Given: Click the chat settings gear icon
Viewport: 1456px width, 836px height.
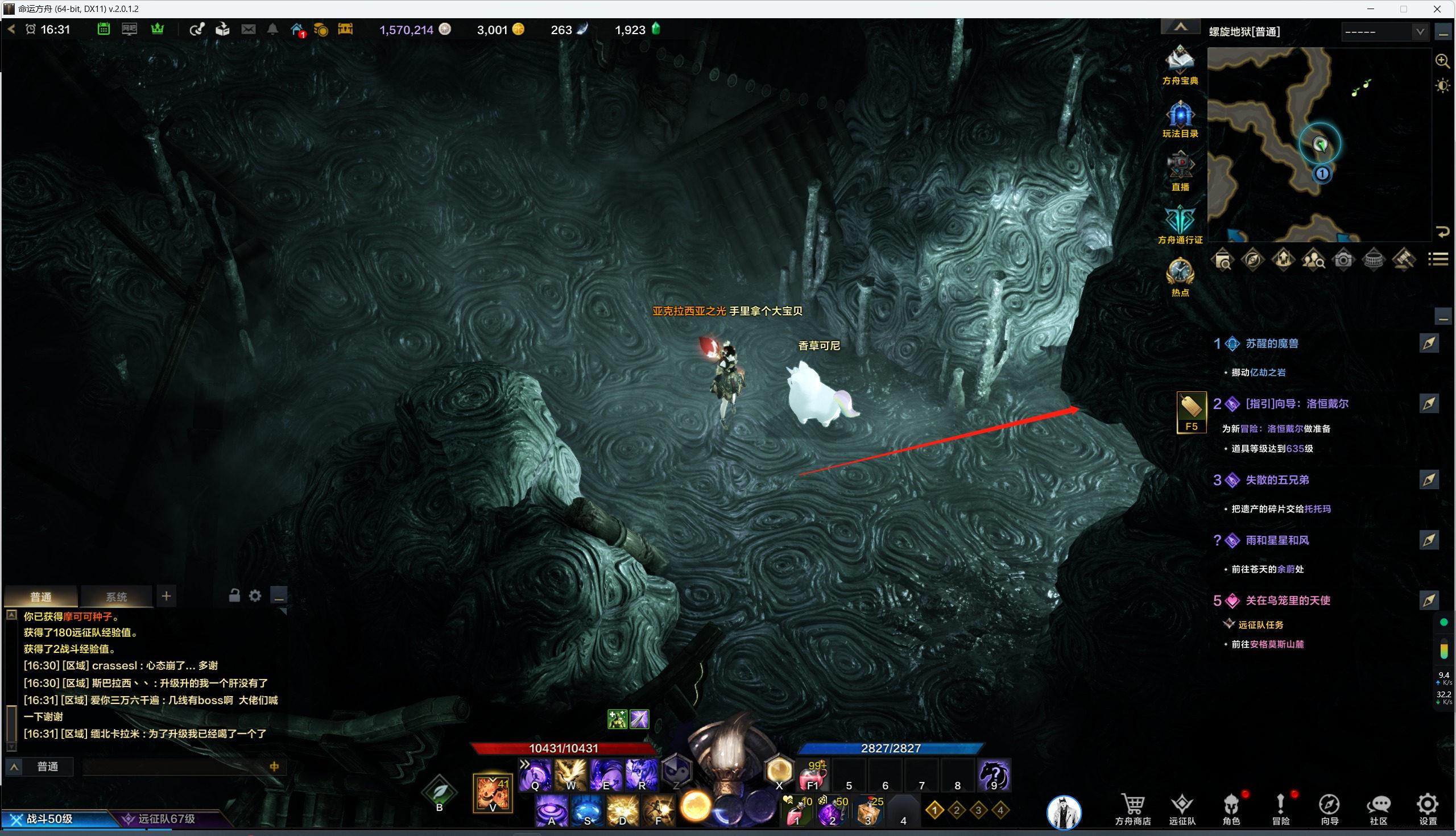Looking at the screenshot, I should tap(255, 596).
